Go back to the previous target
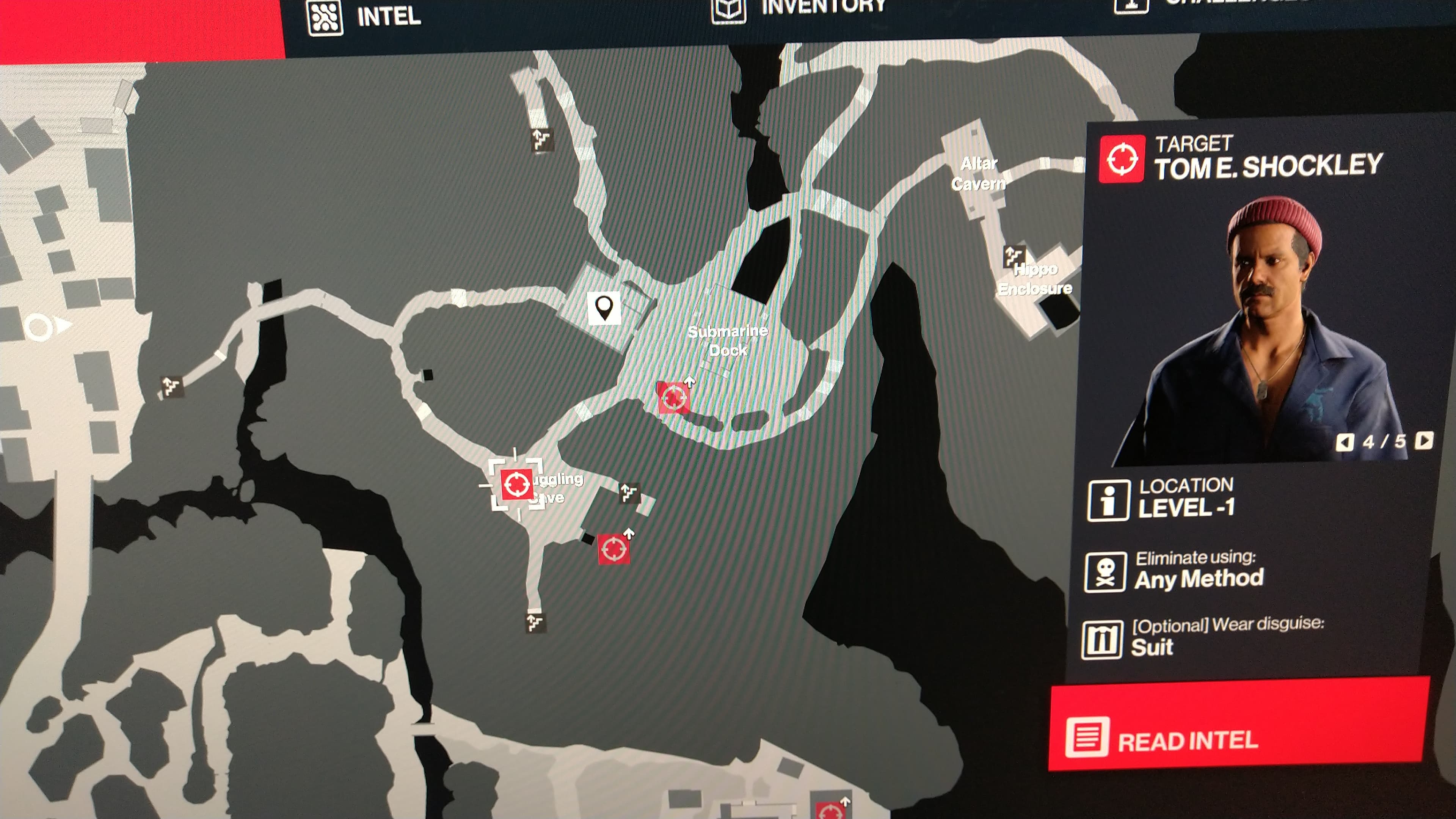1456x819 pixels. pyautogui.click(x=1345, y=442)
